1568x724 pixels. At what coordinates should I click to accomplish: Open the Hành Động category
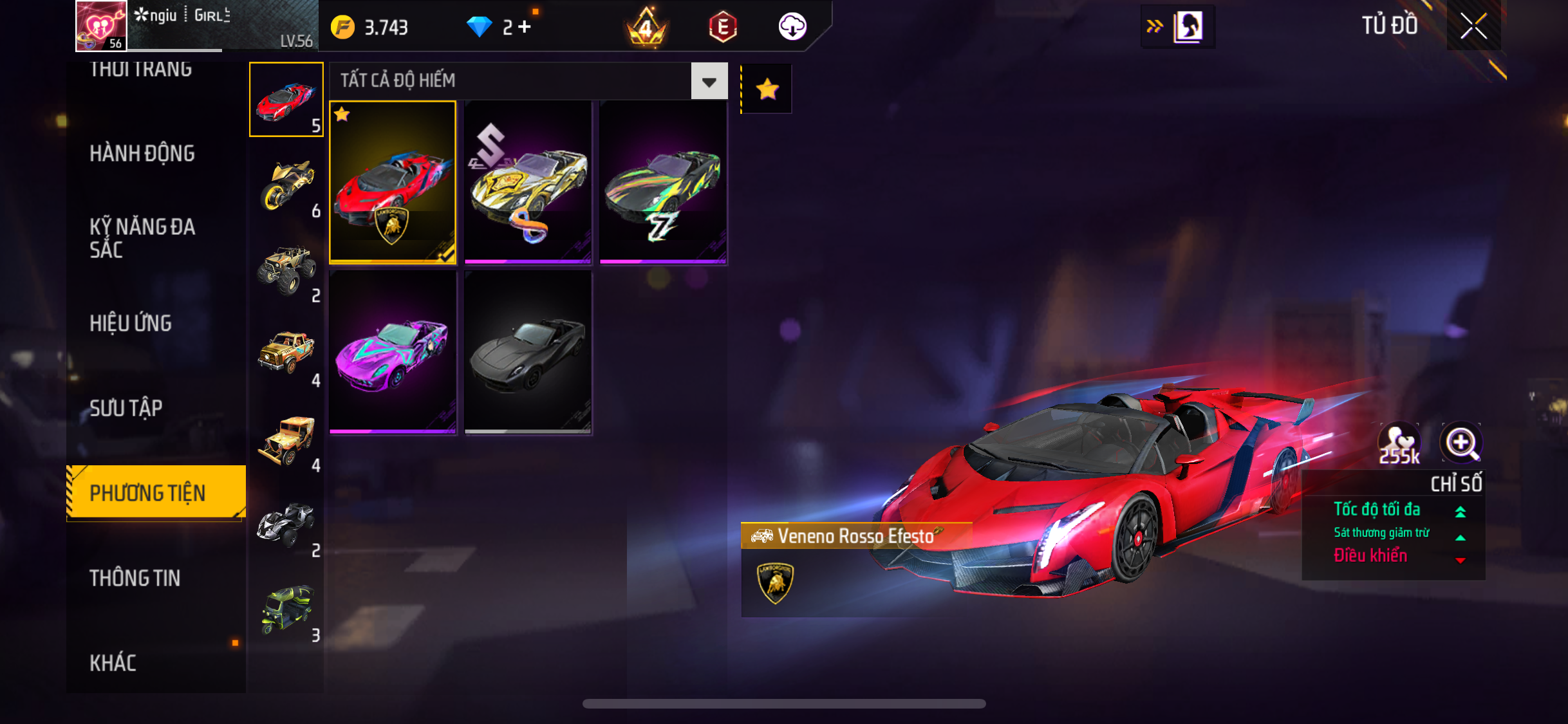coord(142,154)
